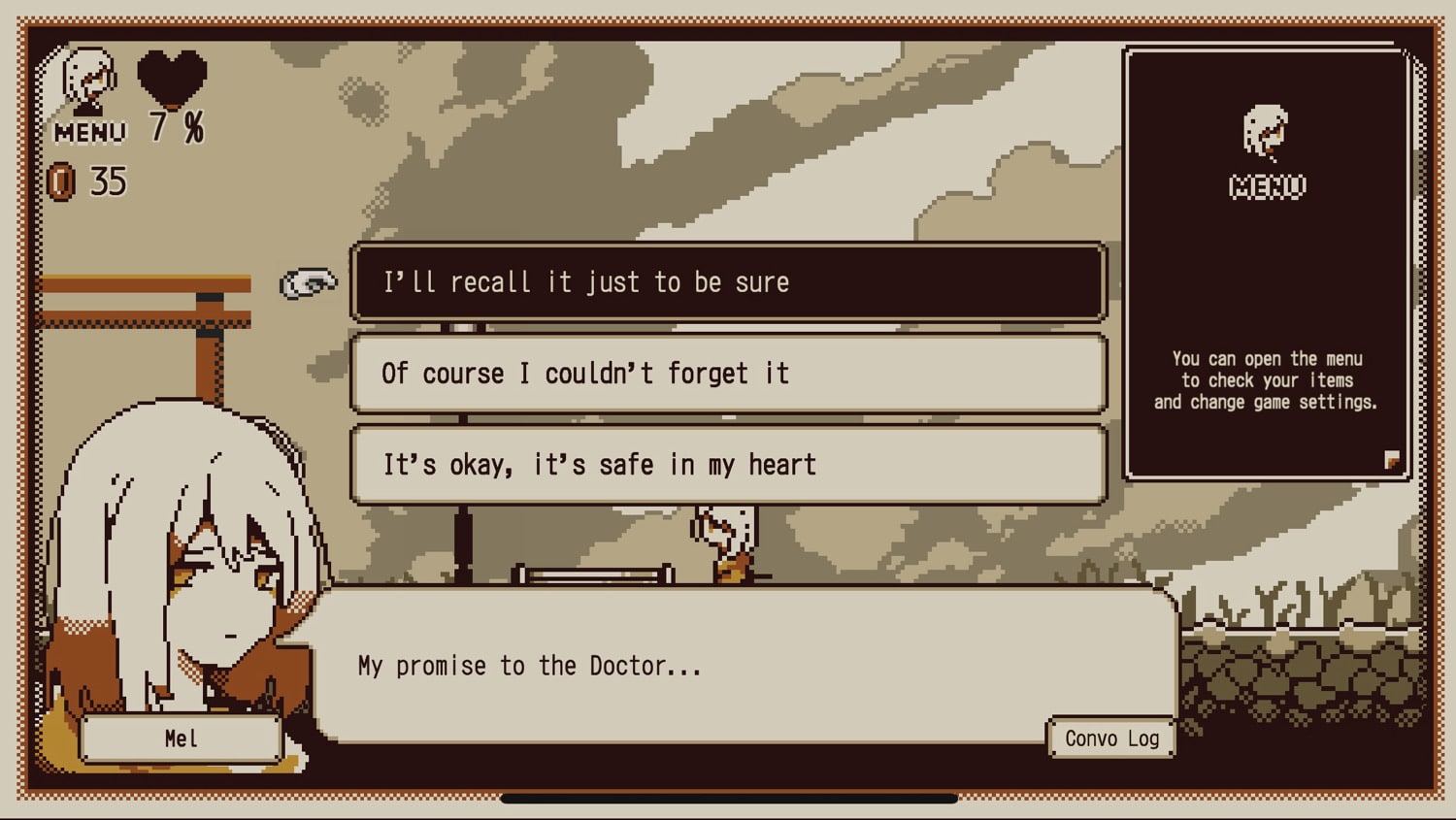
Task: Select "Of course I couldn't forget it" reply
Action: click(x=728, y=374)
